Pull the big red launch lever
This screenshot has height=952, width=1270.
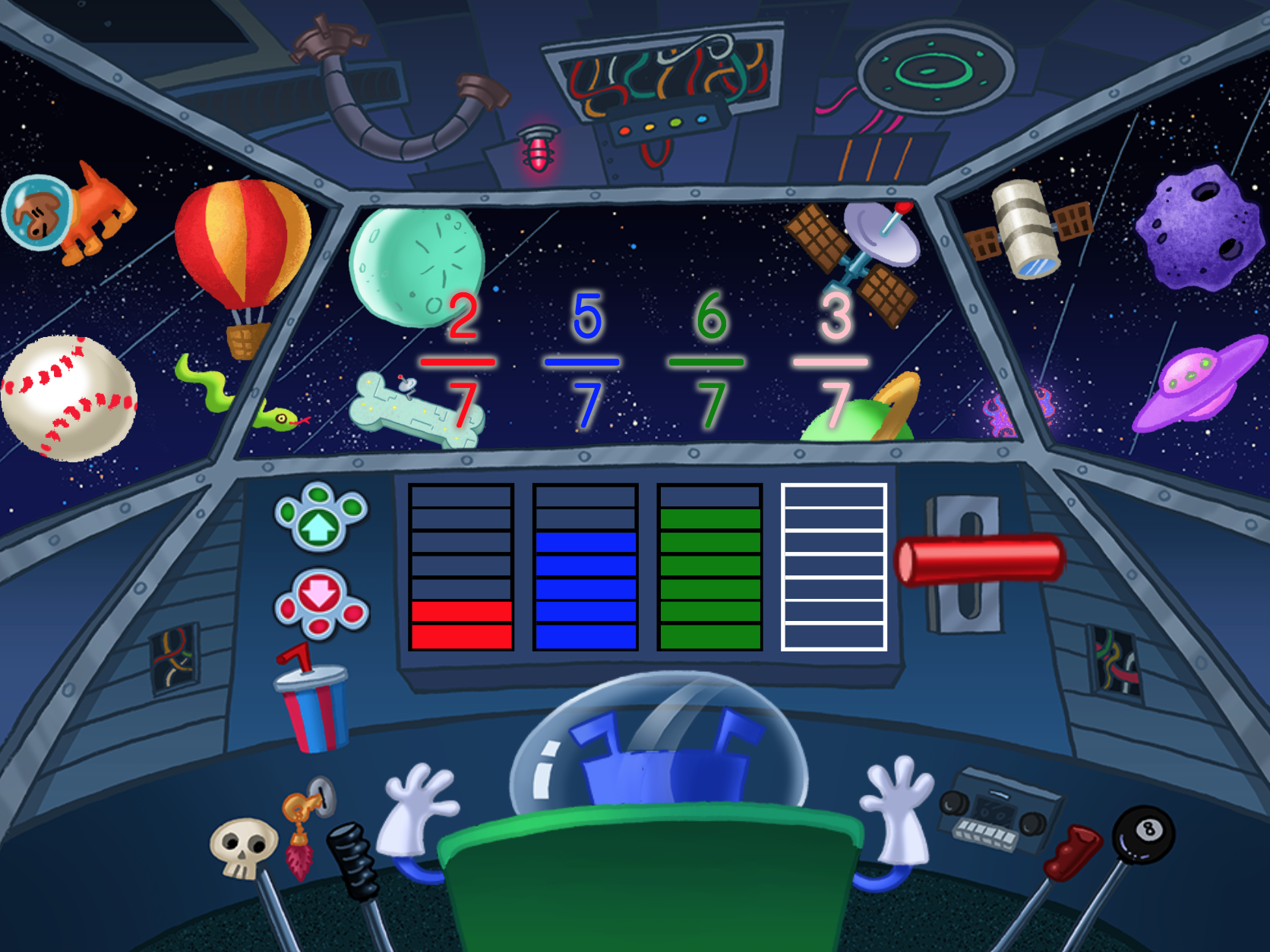click(980, 560)
